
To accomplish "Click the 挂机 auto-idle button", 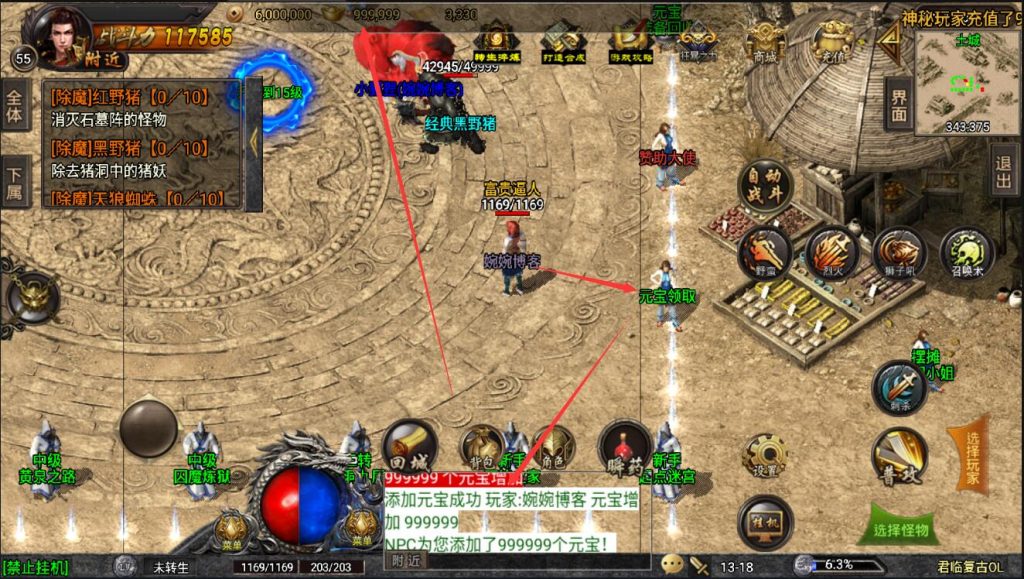I will [765, 522].
